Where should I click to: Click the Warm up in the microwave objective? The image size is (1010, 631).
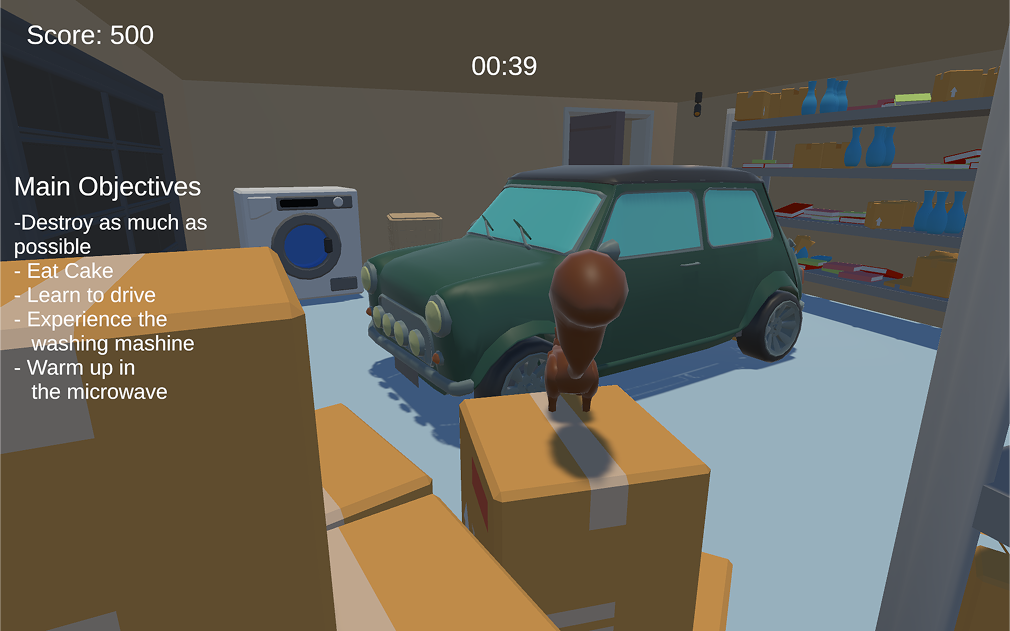click(90, 379)
